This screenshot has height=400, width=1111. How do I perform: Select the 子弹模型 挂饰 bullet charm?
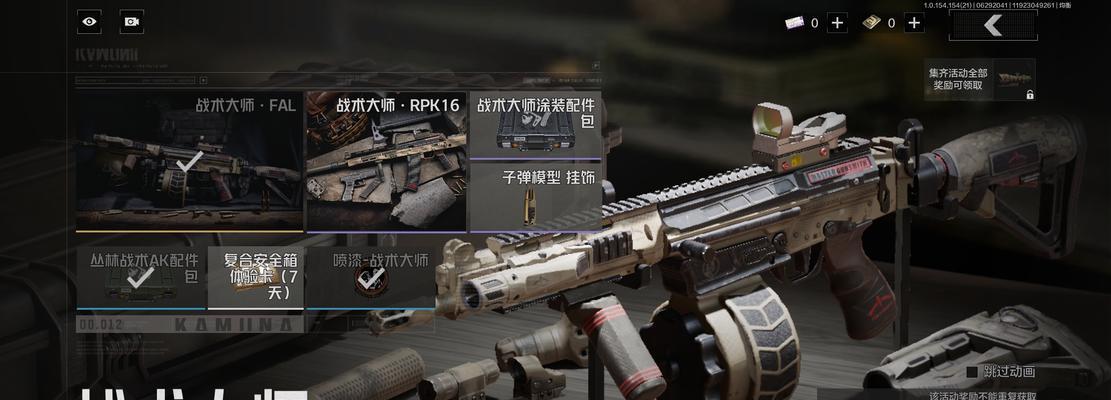point(535,196)
